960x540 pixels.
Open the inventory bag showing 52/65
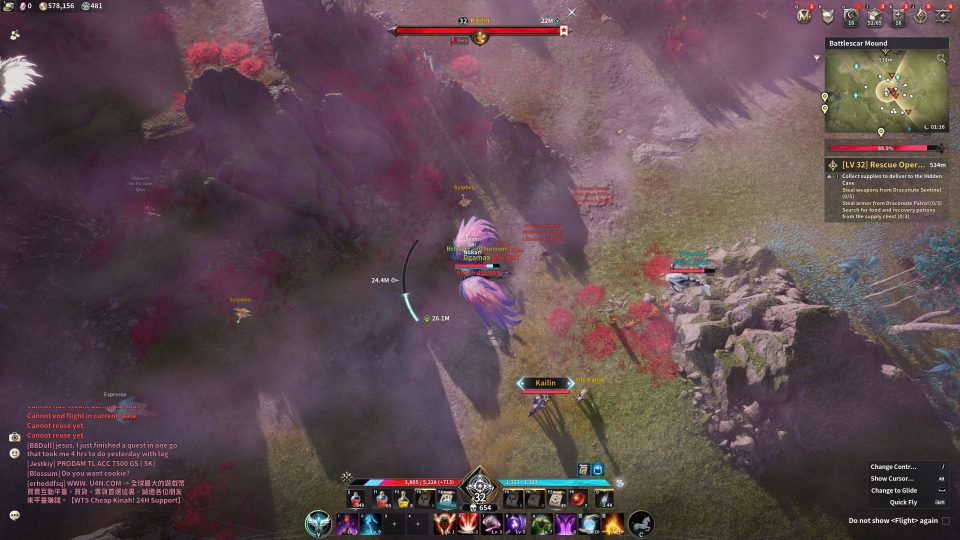tap(876, 15)
